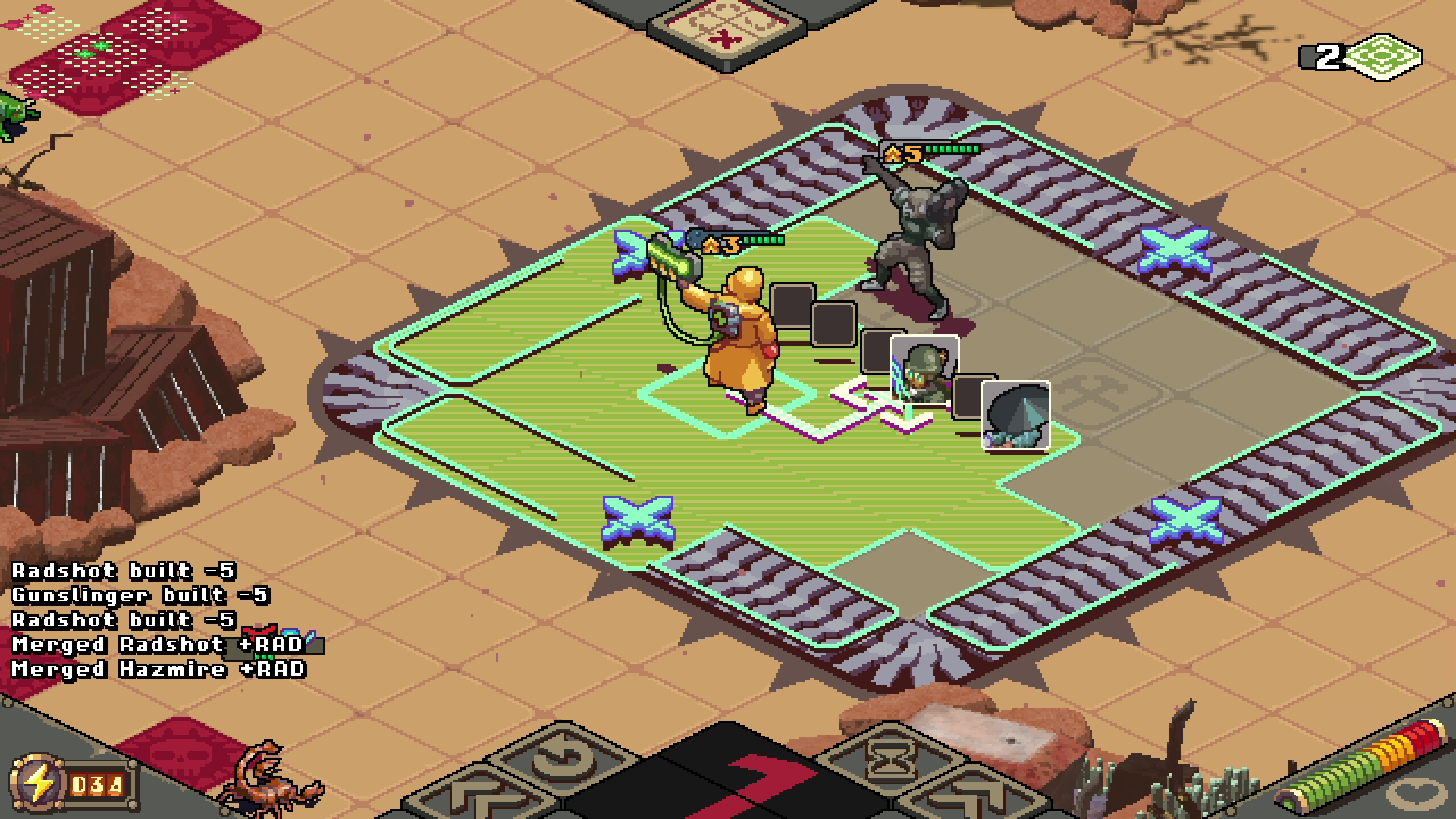The image size is (1456, 819).
Task: Pick the dark wide-hat unit card
Action: pos(1015,415)
